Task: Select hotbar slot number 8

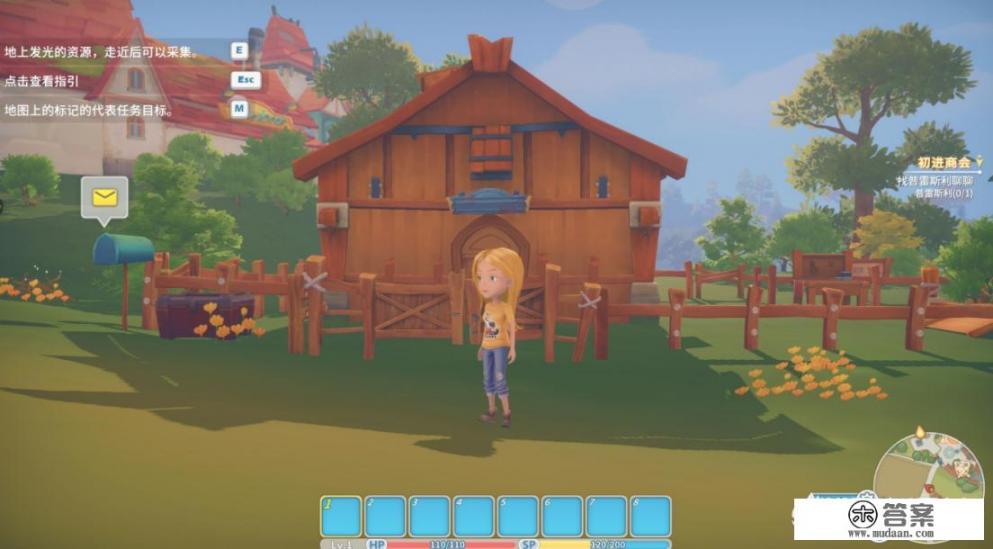Action: tap(650, 516)
